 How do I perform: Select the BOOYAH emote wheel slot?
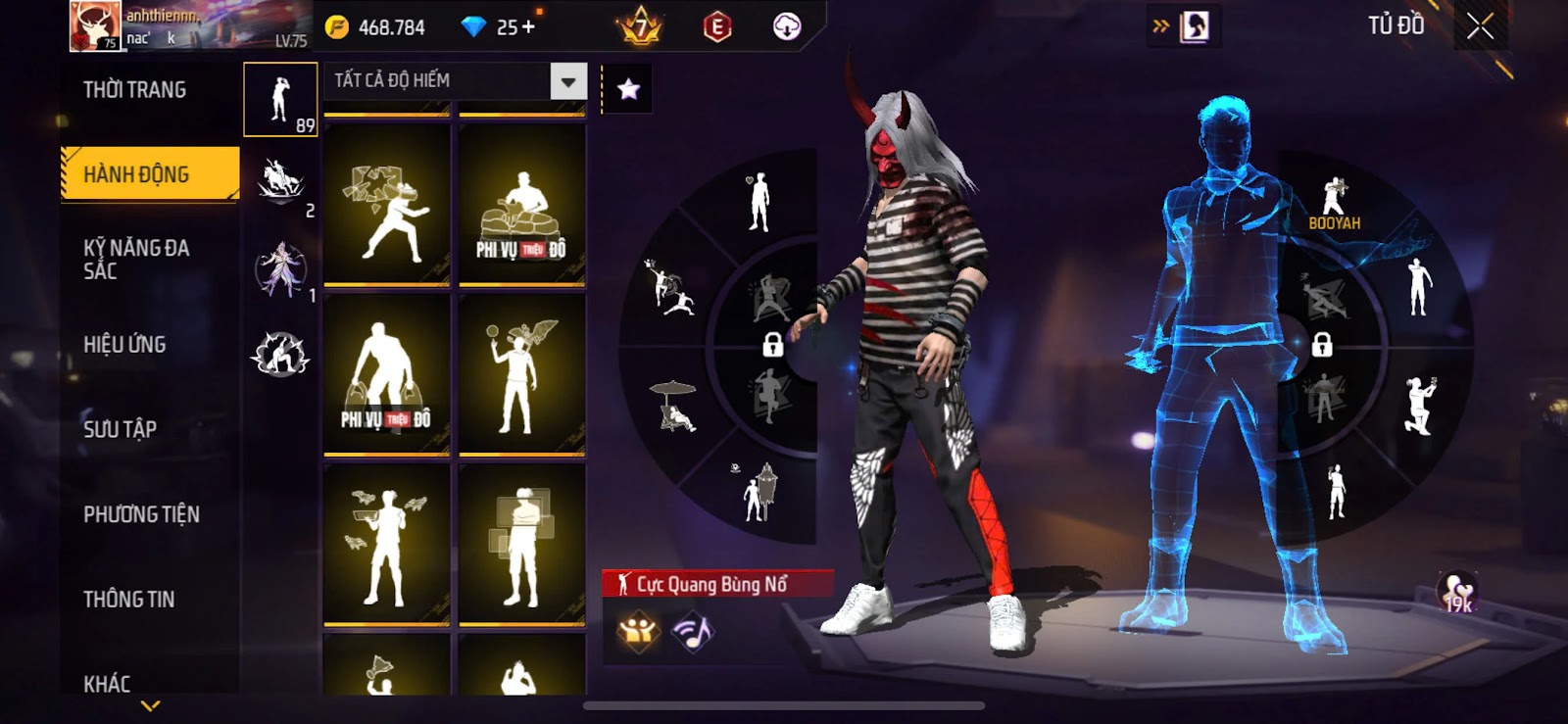[1334, 204]
